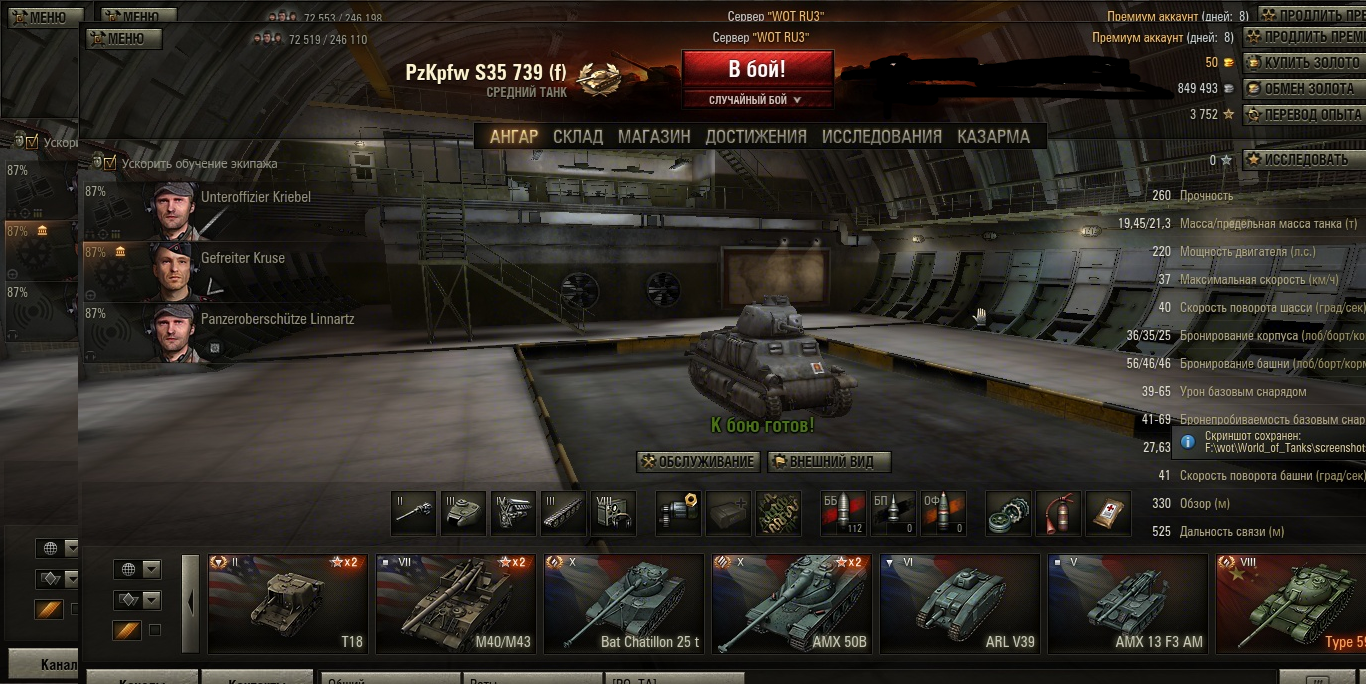Image resolution: width=1366 pixels, height=684 pixels.
Task: Click the ИССЛЕДОВАТЬ button
Action: point(1304,160)
